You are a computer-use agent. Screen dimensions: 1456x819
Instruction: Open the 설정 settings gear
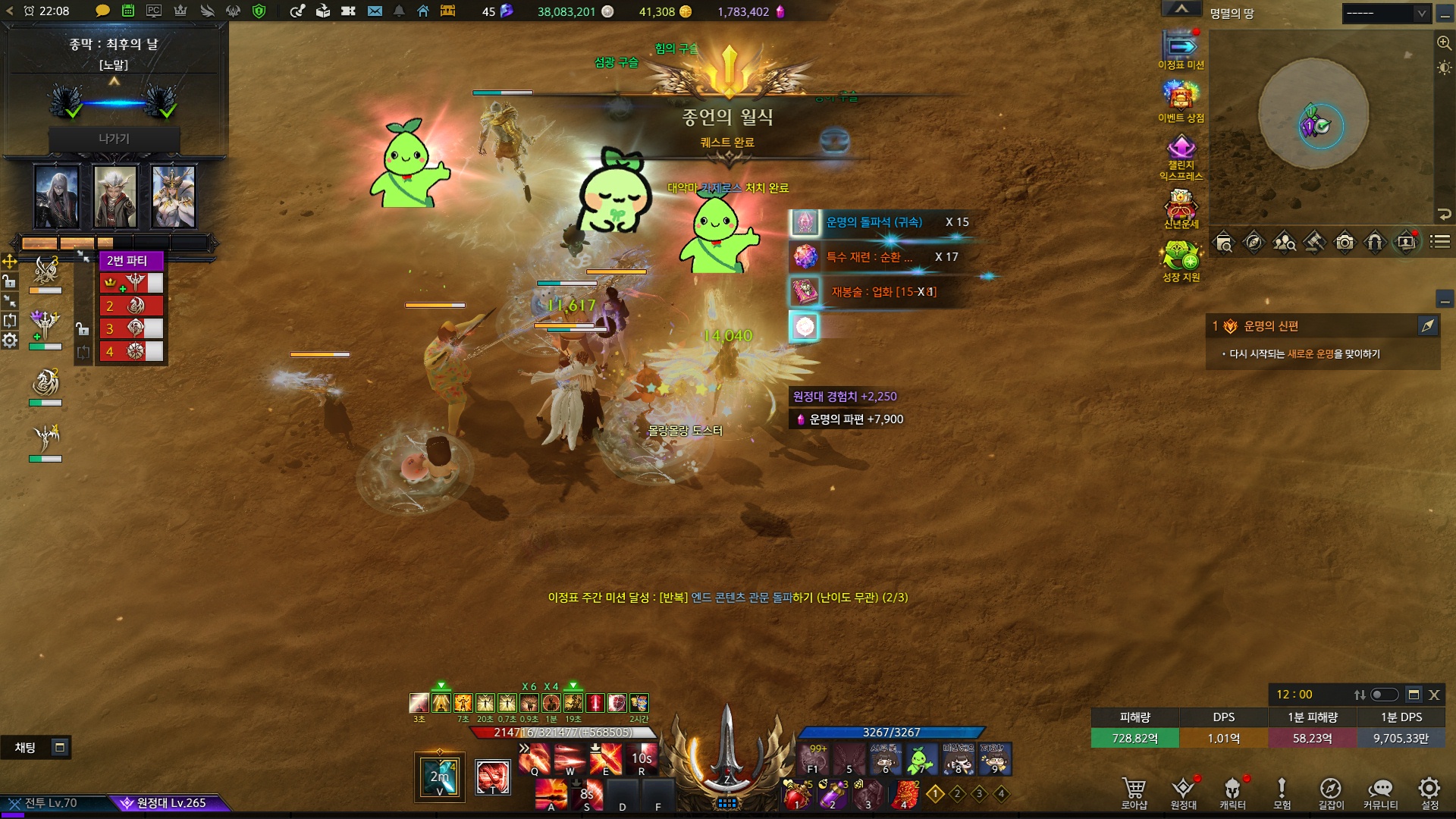(x=1429, y=792)
